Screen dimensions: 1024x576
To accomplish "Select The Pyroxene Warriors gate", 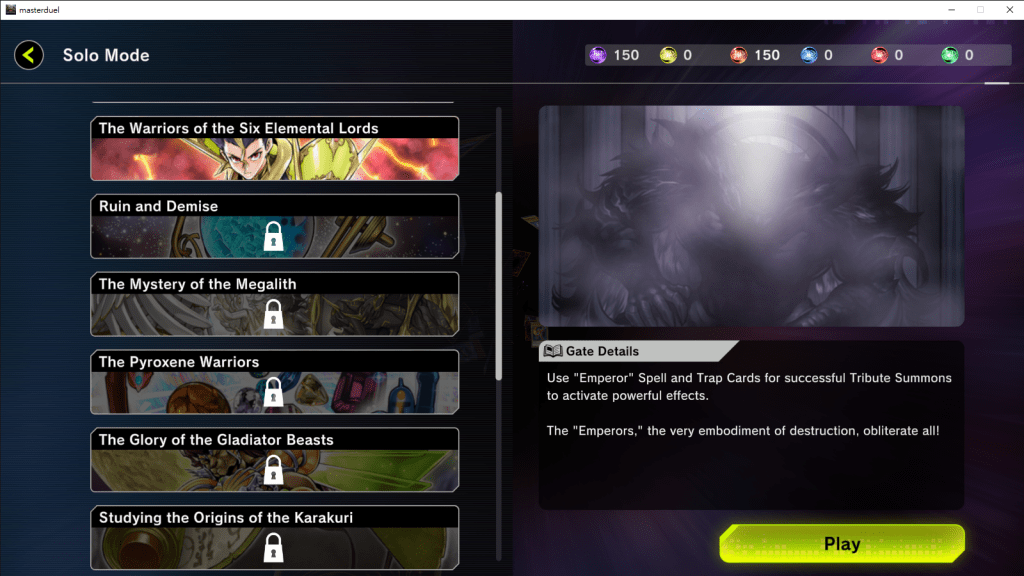I will click(275, 383).
